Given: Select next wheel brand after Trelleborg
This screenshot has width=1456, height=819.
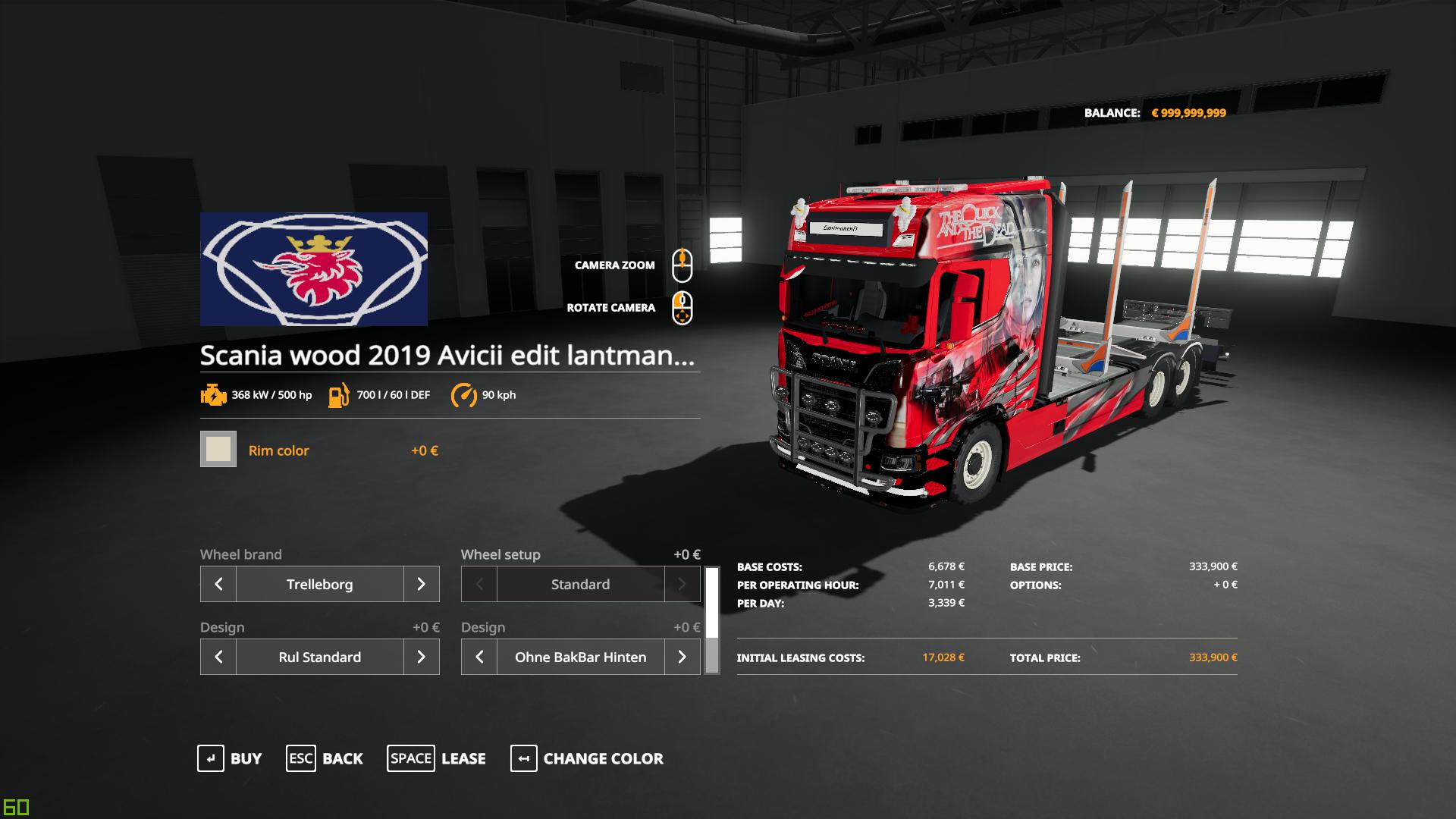Looking at the screenshot, I should 421,584.
